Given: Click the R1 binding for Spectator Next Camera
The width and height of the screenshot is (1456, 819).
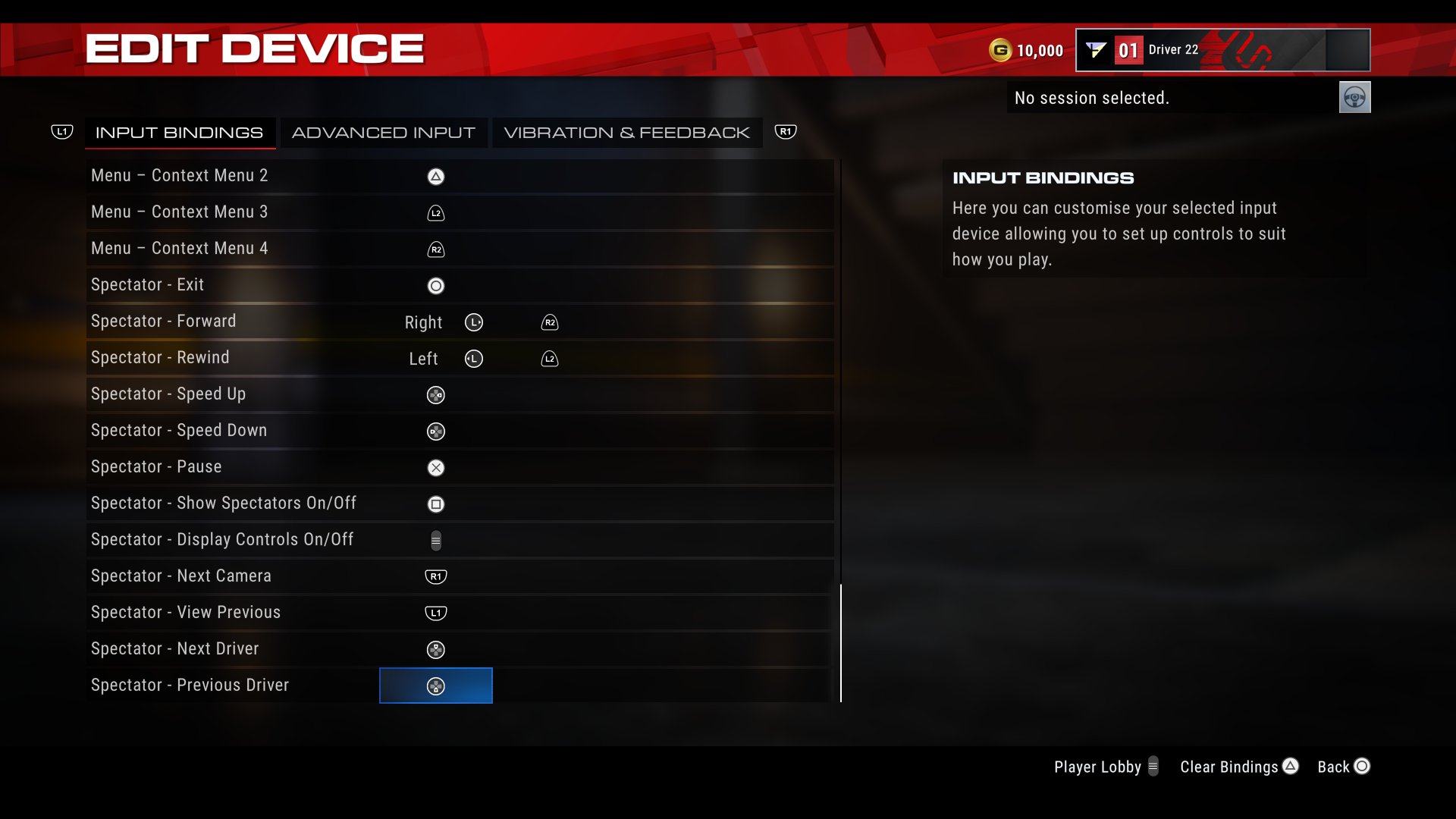Looking at the screenshot, I should pos(436,576).
